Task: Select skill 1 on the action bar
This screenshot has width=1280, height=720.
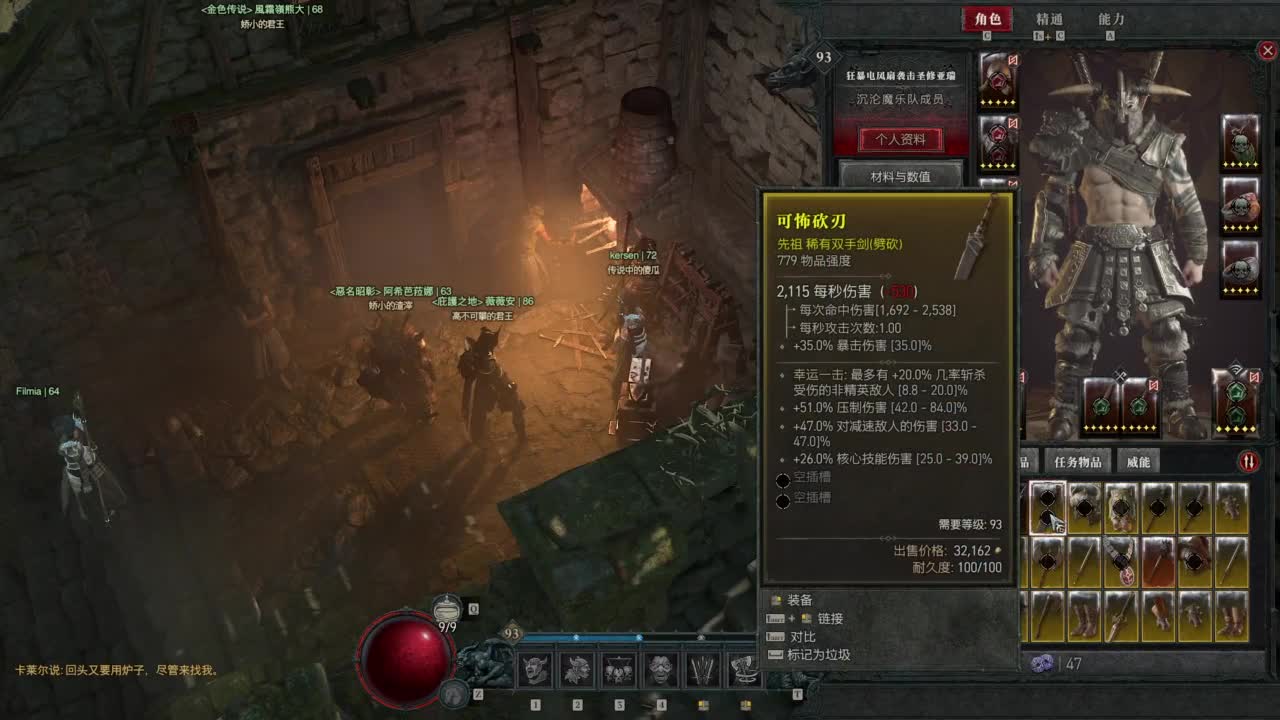Action: 537,670
